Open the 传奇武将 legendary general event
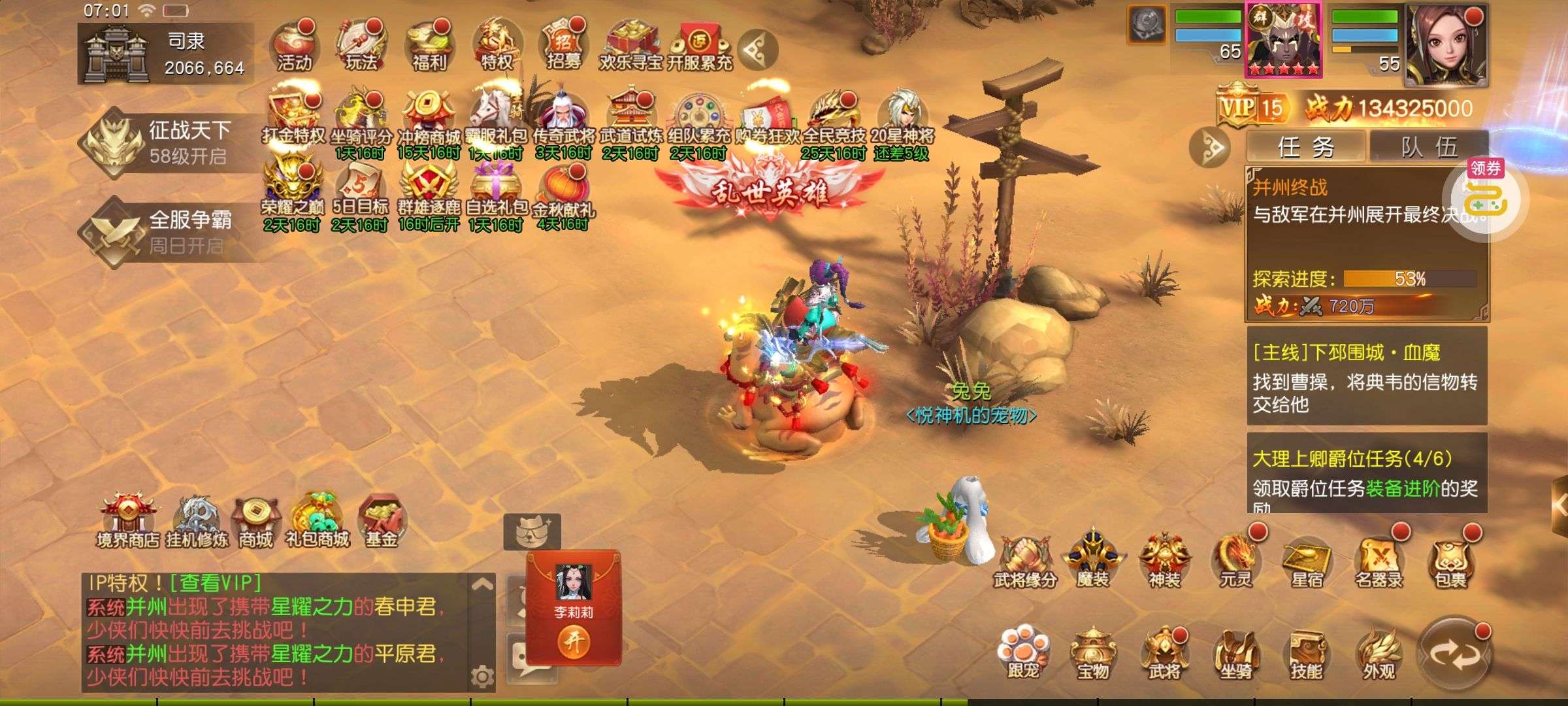 click(x=563, y=122)
